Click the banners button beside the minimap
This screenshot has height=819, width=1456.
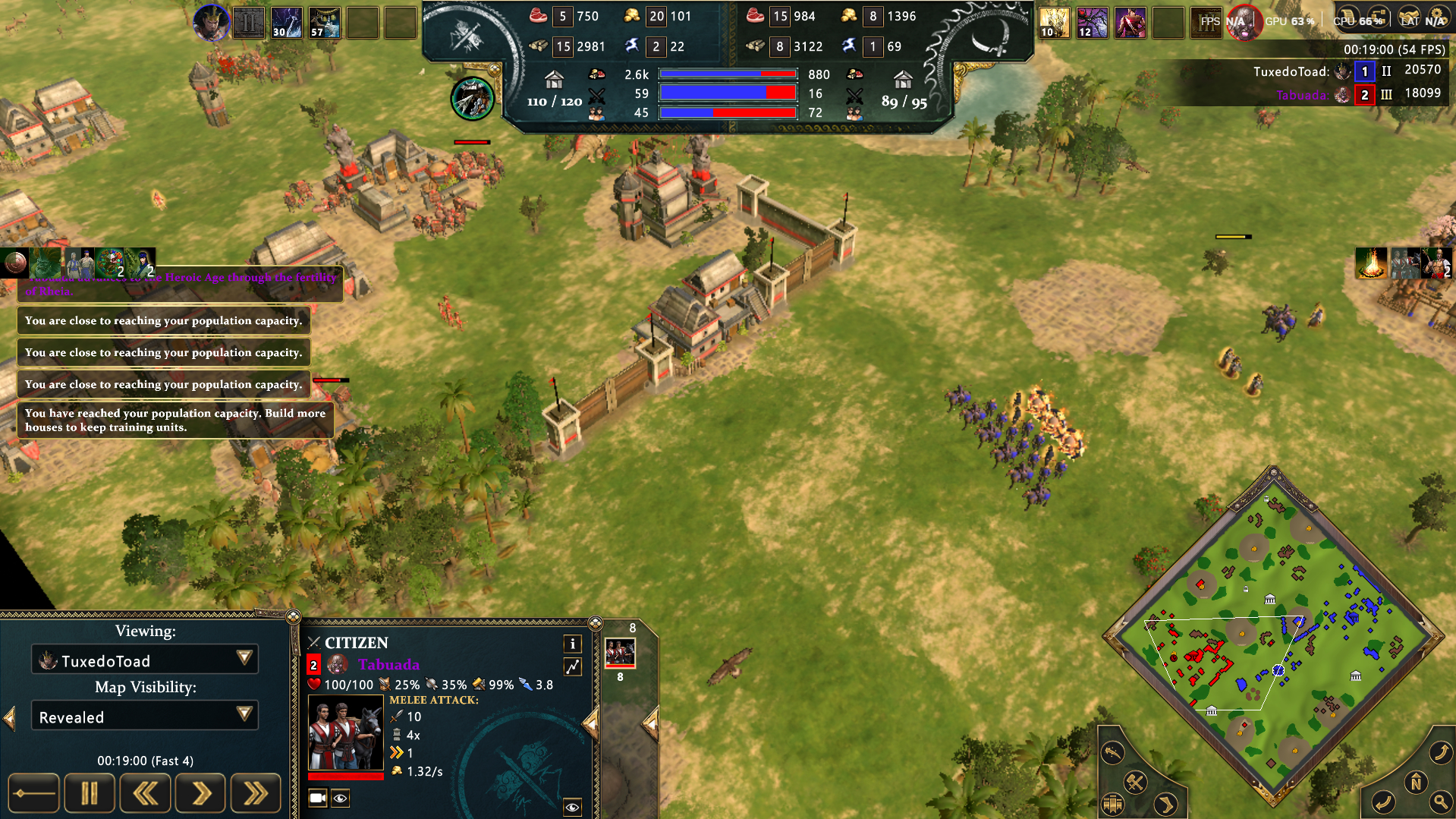(1113, 804)
